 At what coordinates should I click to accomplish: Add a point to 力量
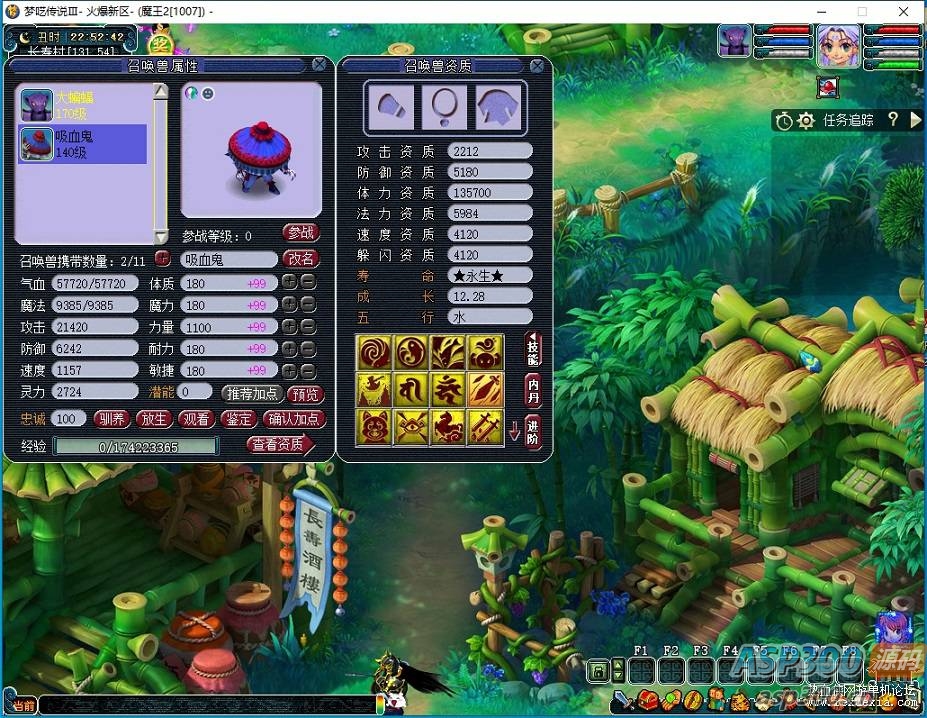coord(290,327)
